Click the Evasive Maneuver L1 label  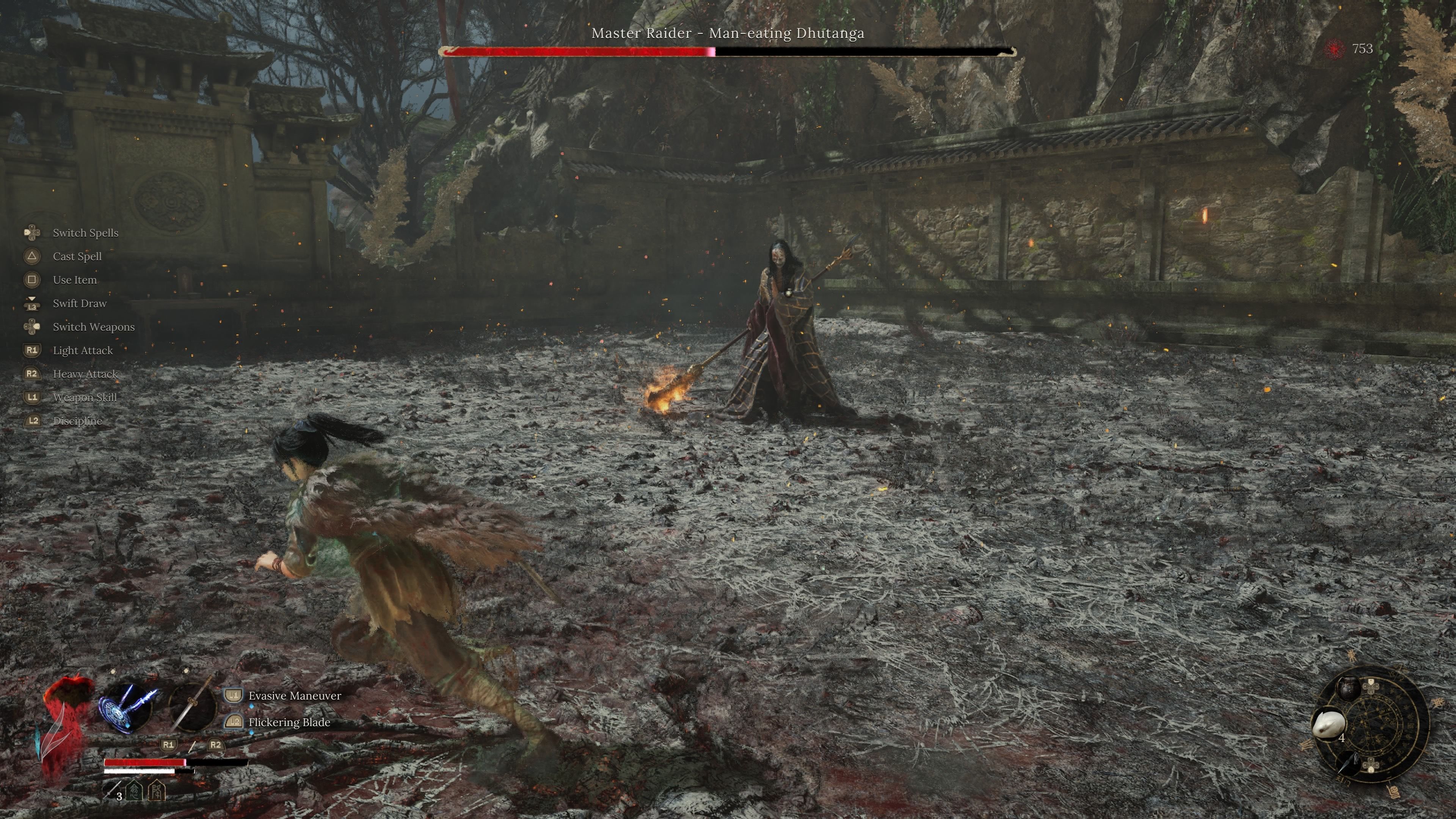pos(292,696)
